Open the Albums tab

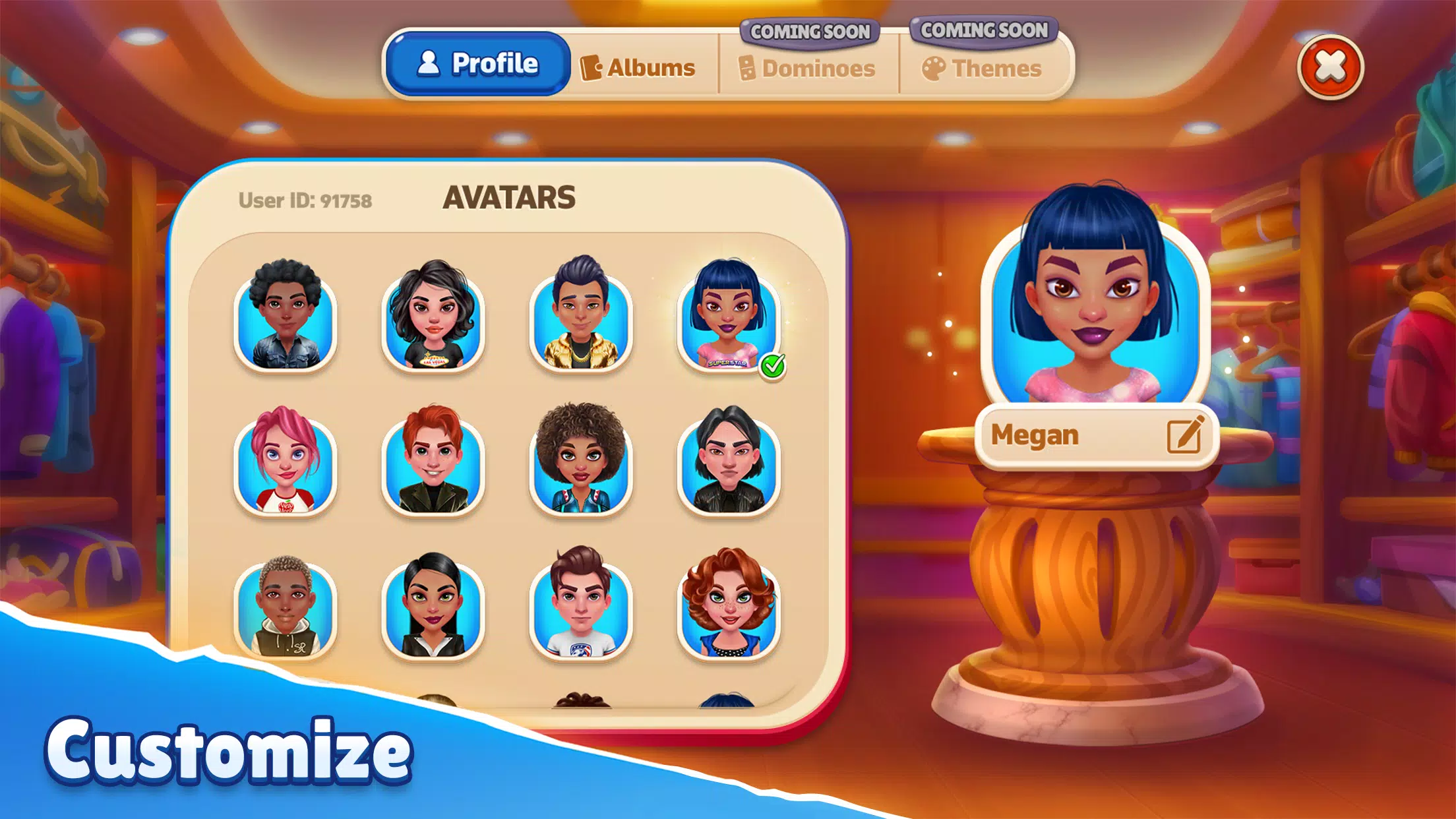(638, 68)
